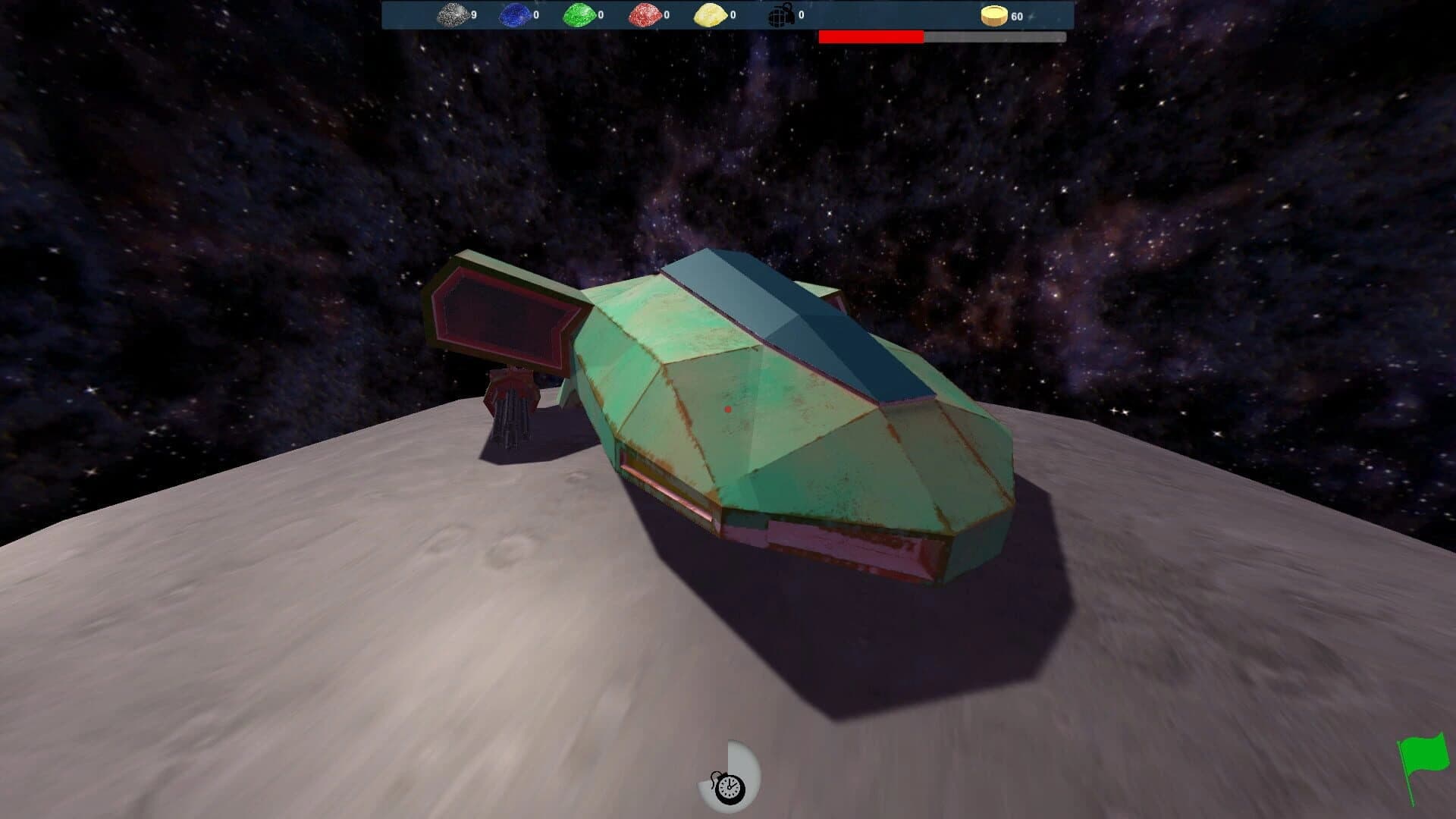Click the bomb timer cooldown icon

[730, 787]
